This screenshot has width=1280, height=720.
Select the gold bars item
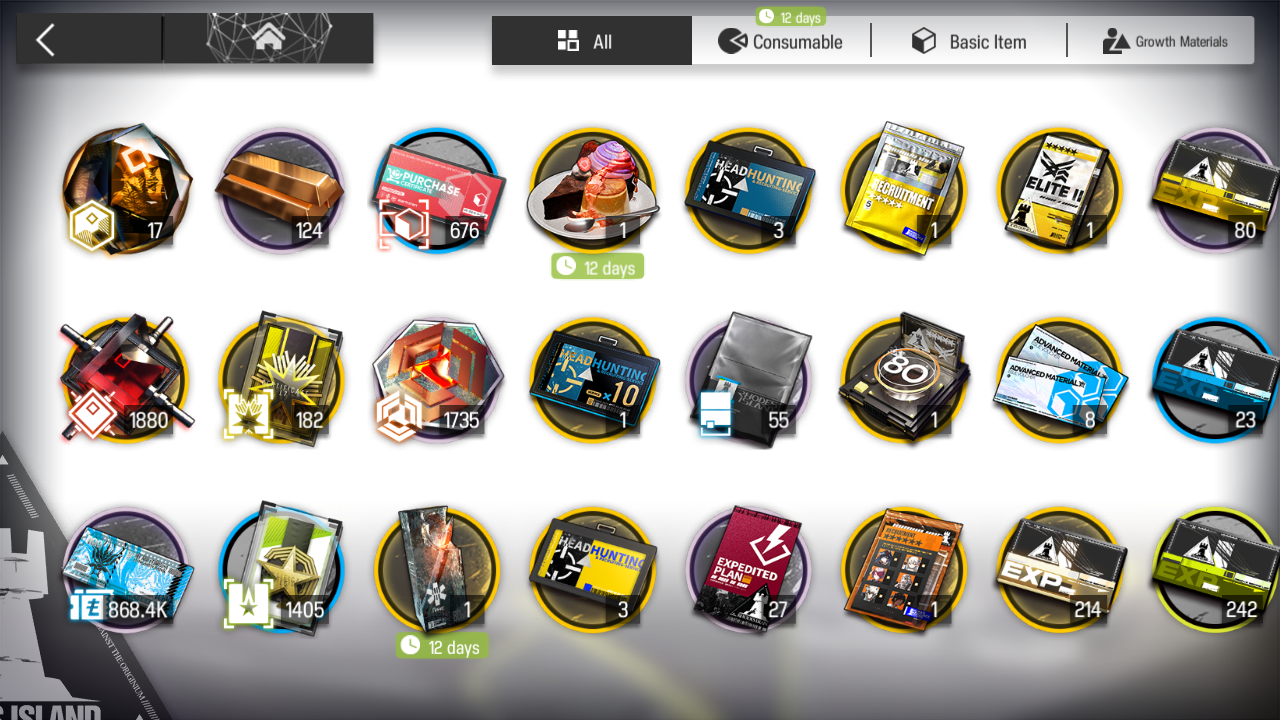[280, 190]
